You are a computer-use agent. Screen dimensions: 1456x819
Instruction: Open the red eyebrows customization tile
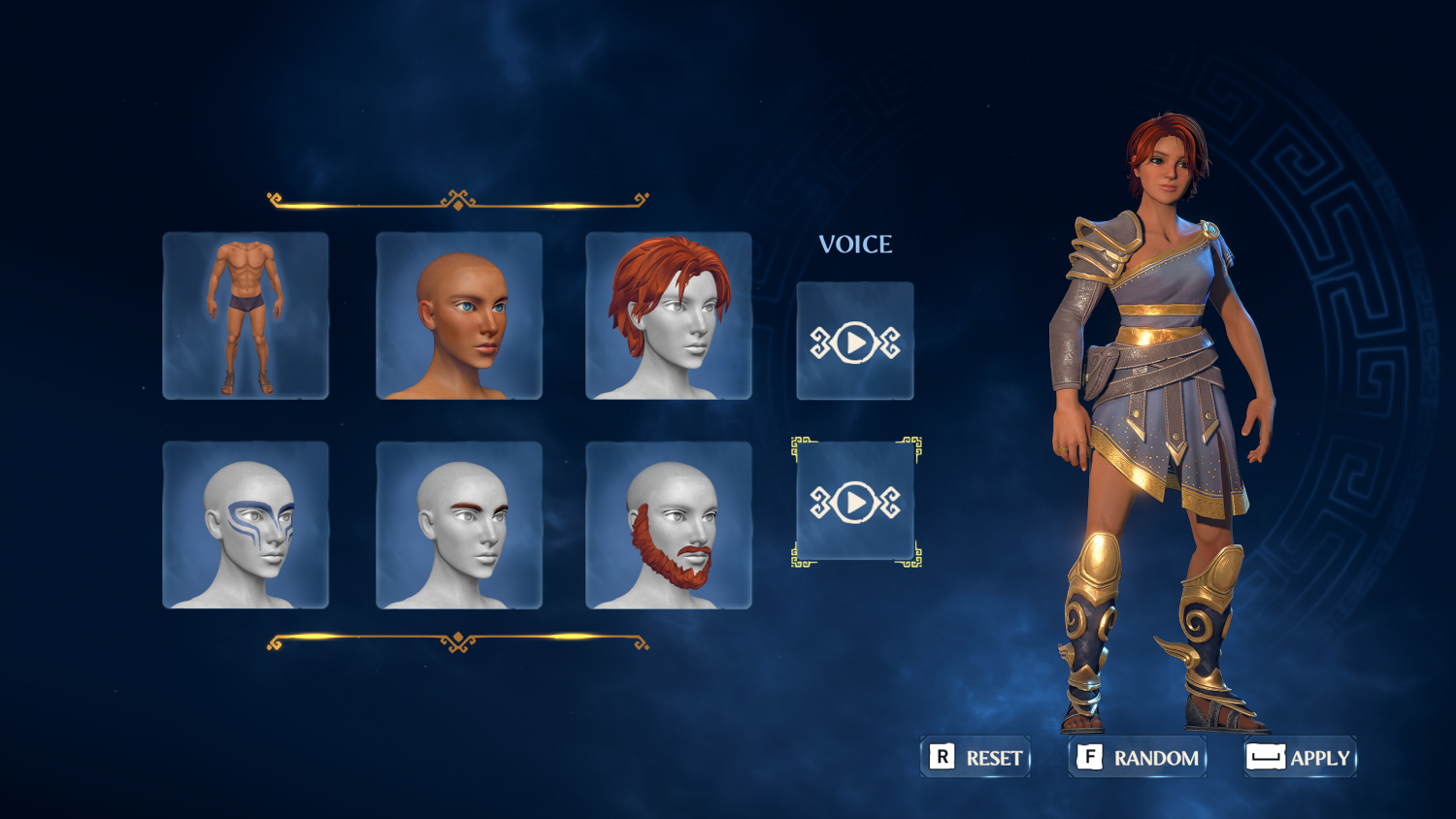point(459,525)
